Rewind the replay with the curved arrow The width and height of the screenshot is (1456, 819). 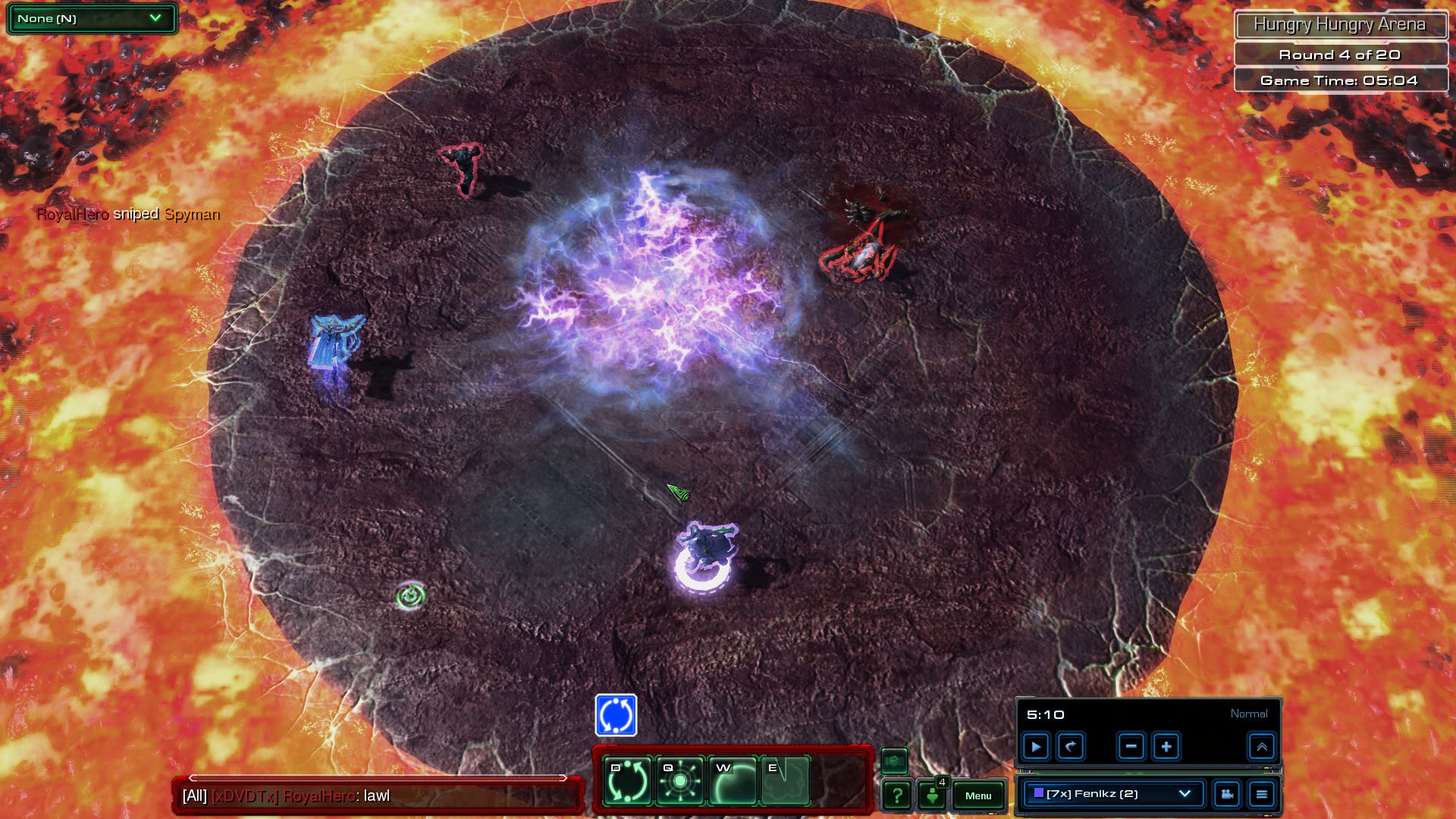click(1071, 747)
